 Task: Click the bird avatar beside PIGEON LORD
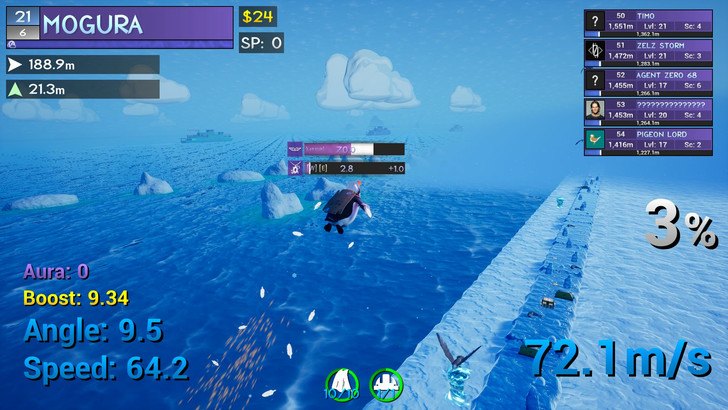coord(596,138)
